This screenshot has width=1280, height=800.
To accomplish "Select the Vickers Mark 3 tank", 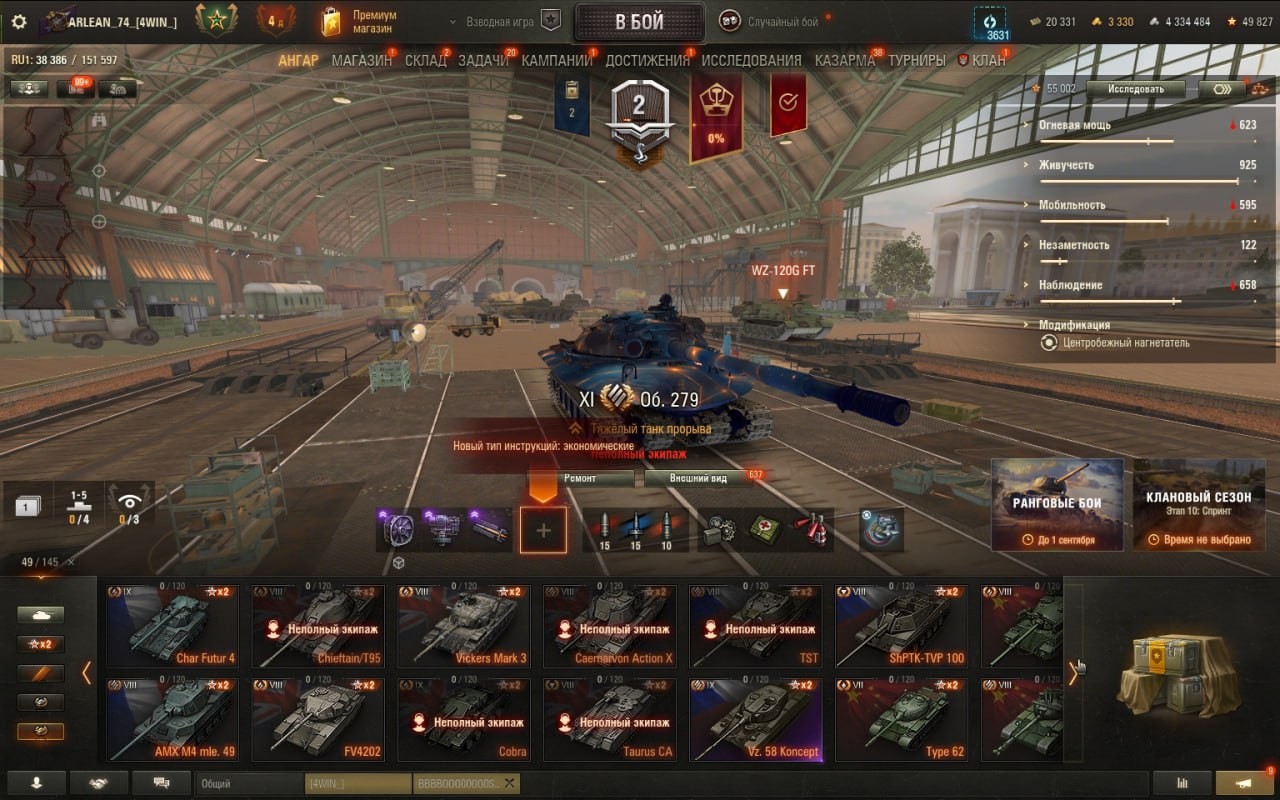I will [464, 627].
